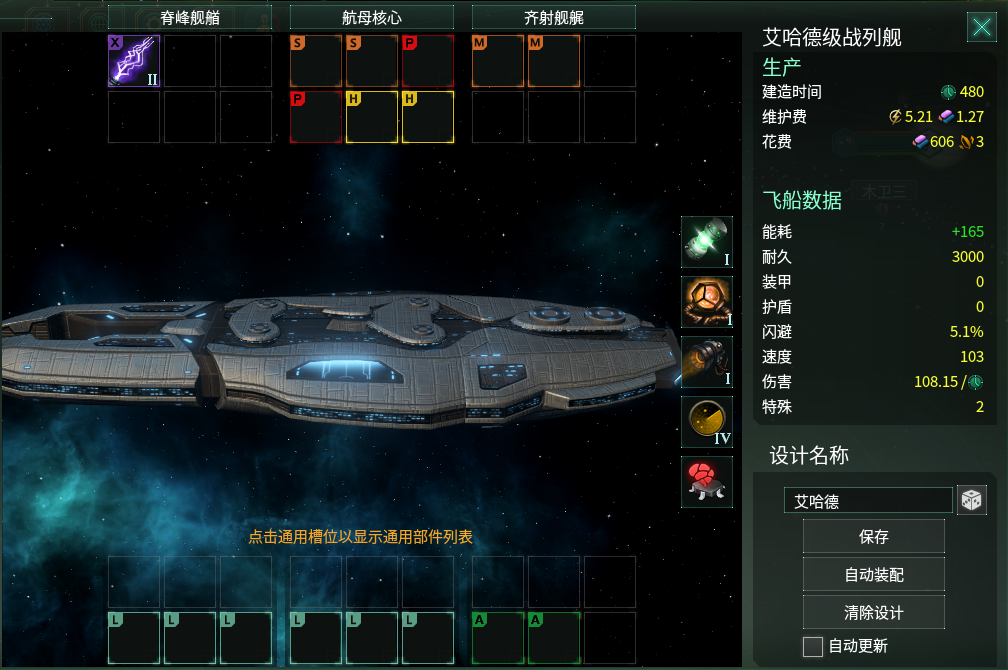Click the design name field 艾哈德
This screenshot has height=670, width=1008.
868,501
